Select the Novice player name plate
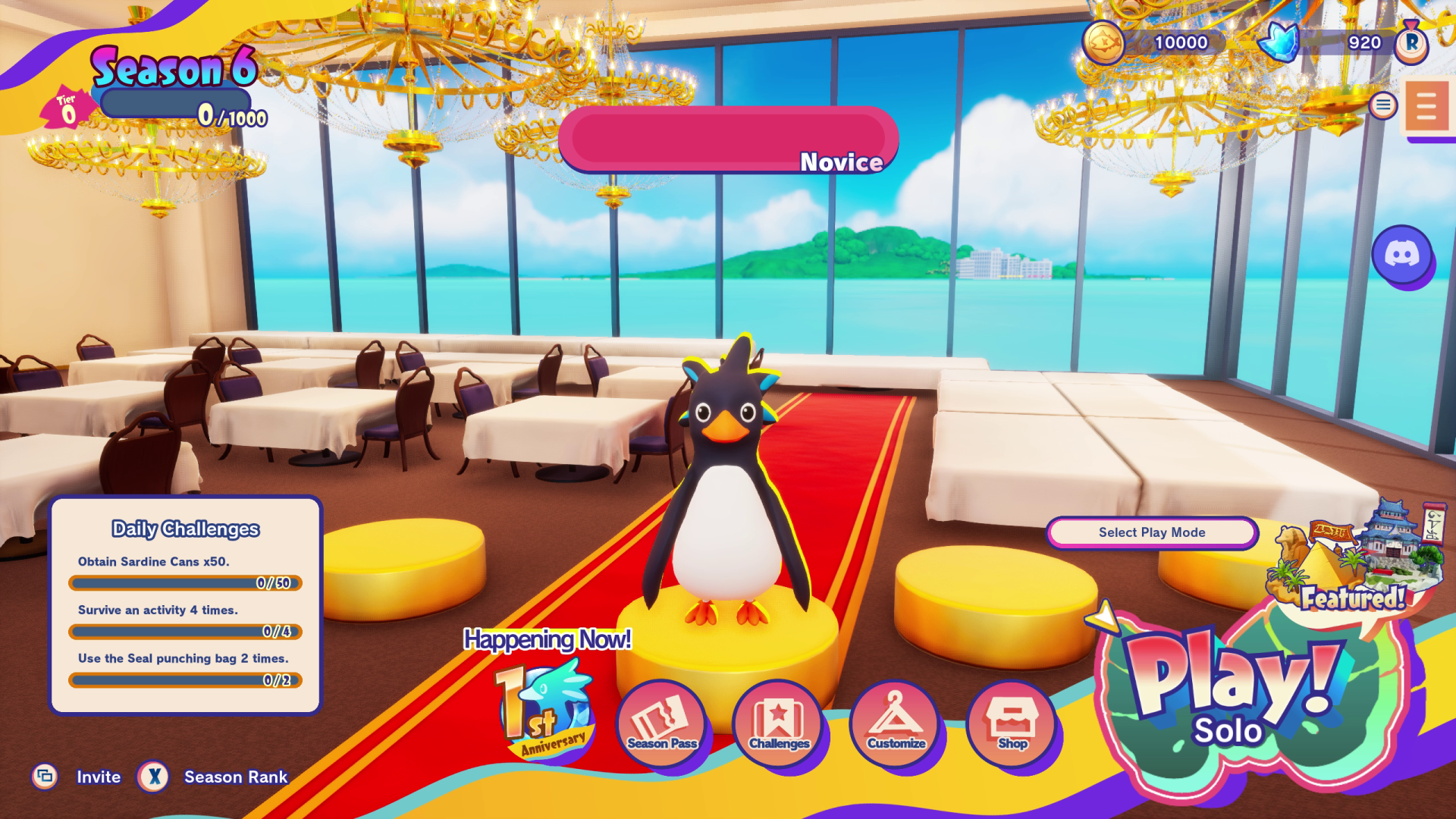The width and height of the screenshot is (1456, 819). tap(728, 140)
